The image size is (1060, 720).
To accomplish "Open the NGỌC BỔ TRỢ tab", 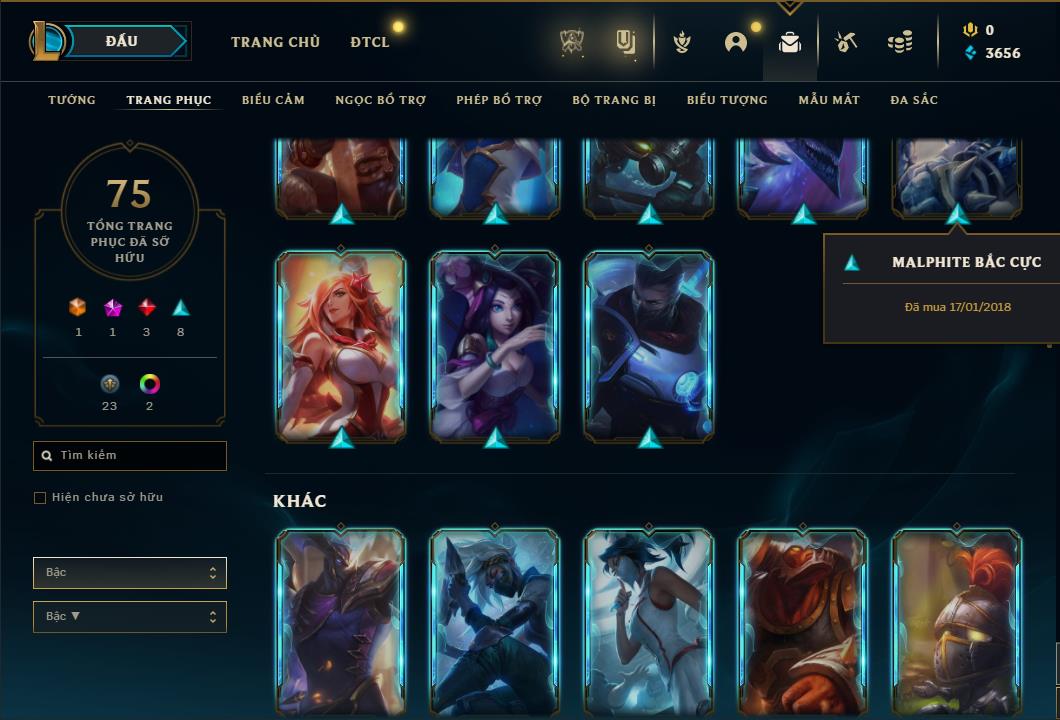I will (380, 100).
